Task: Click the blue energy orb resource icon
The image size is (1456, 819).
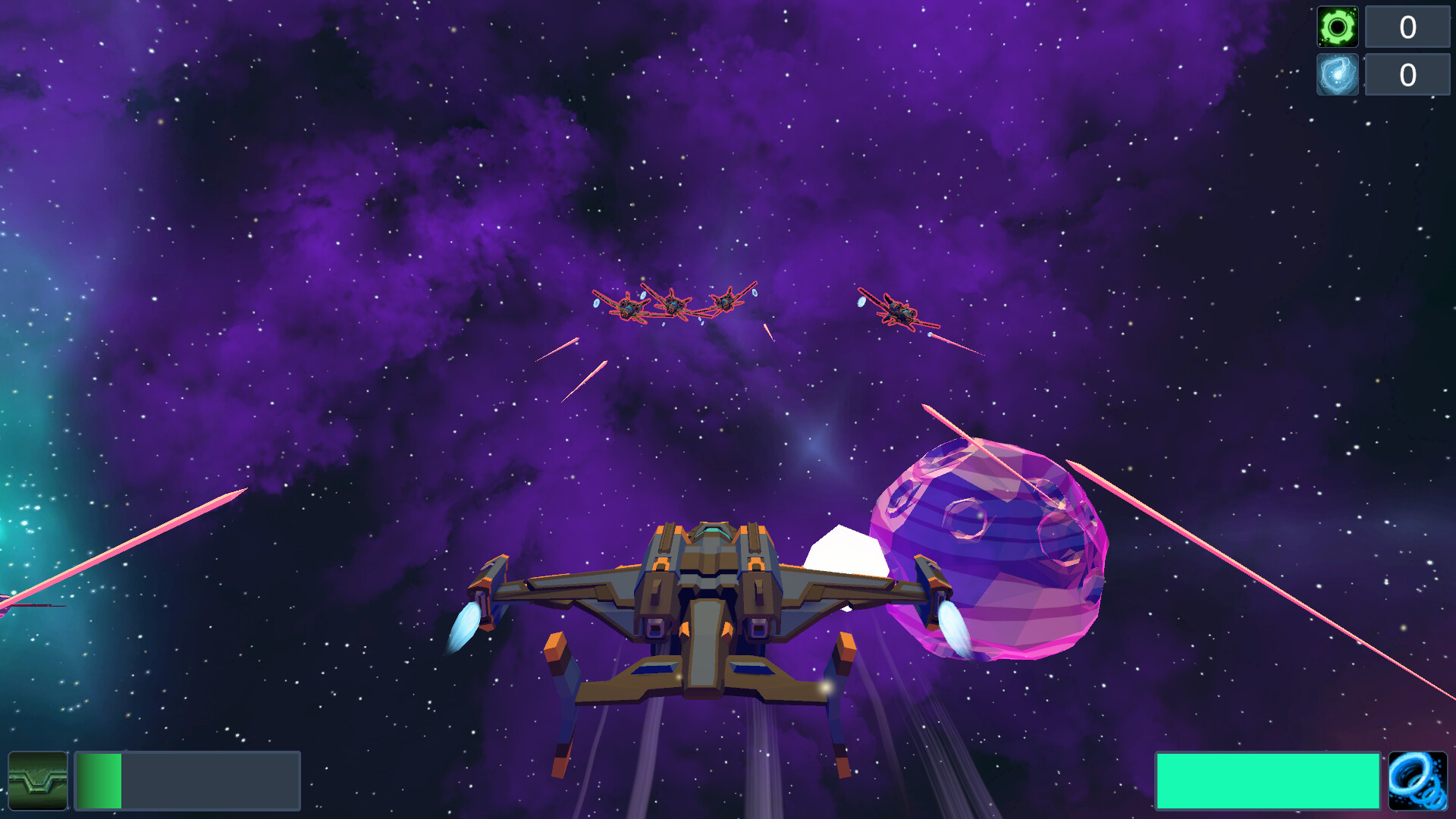Action: [x=1337, y=75]
